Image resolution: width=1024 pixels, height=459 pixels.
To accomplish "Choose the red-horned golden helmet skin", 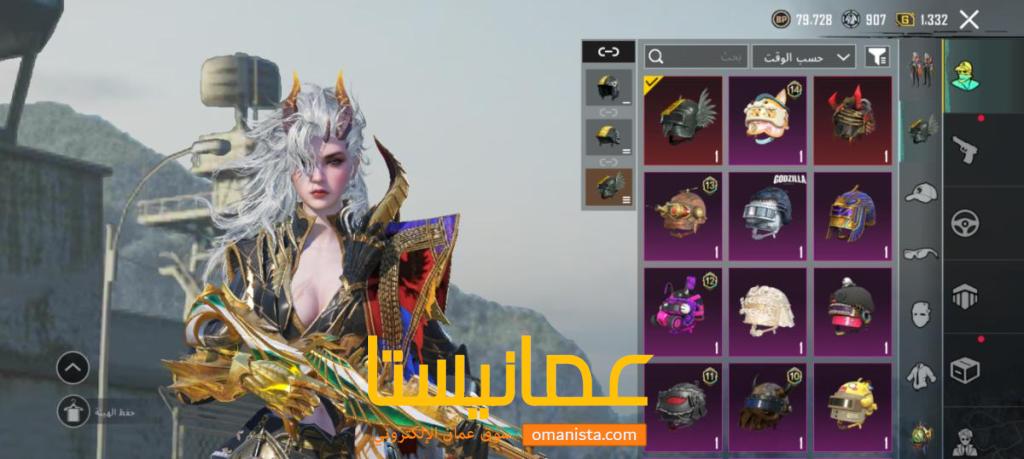I will [852, 120].
